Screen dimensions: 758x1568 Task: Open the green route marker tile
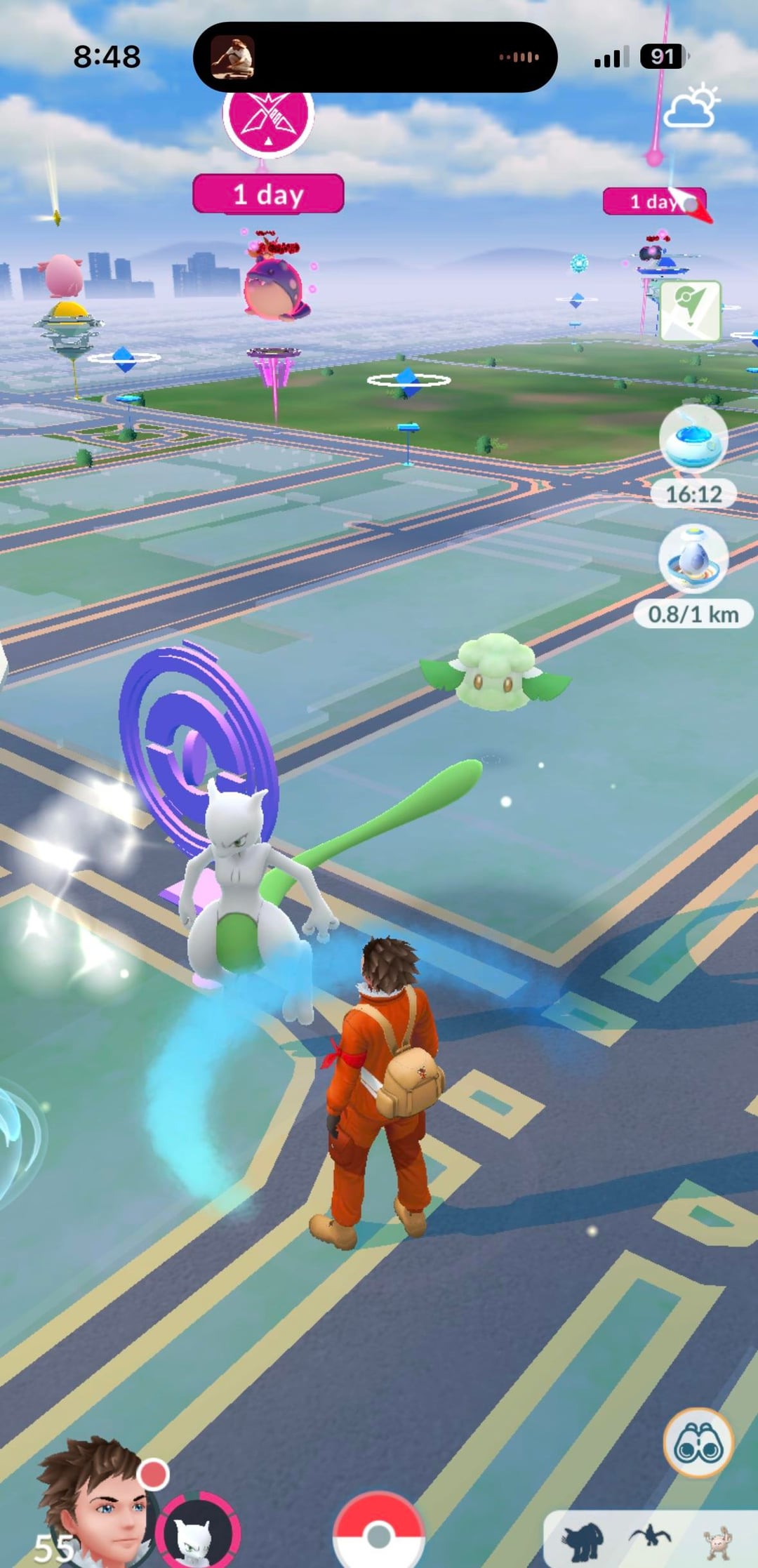coord(690,311)
